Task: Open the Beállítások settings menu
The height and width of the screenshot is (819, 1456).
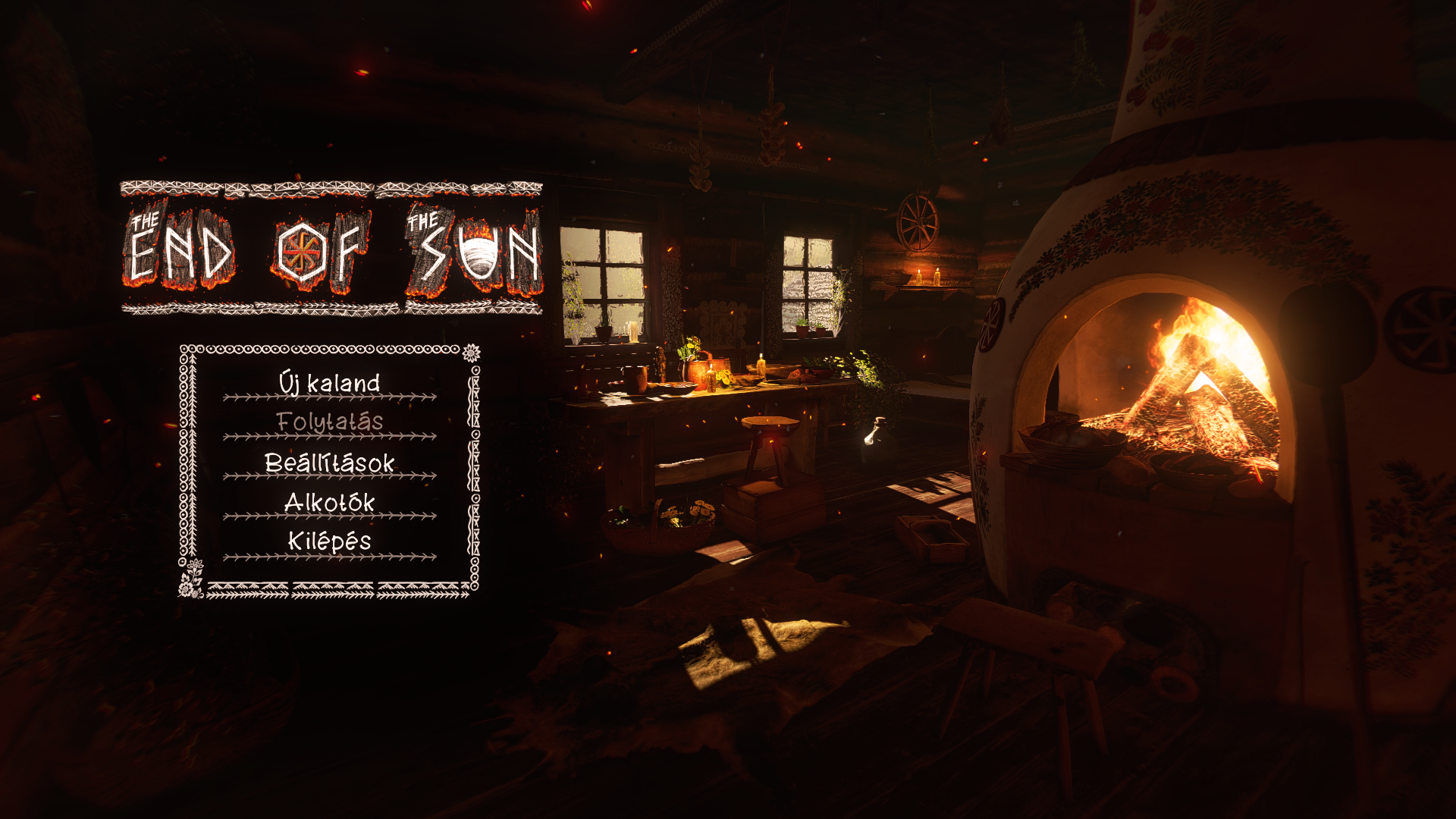Action: pos(329,463)
